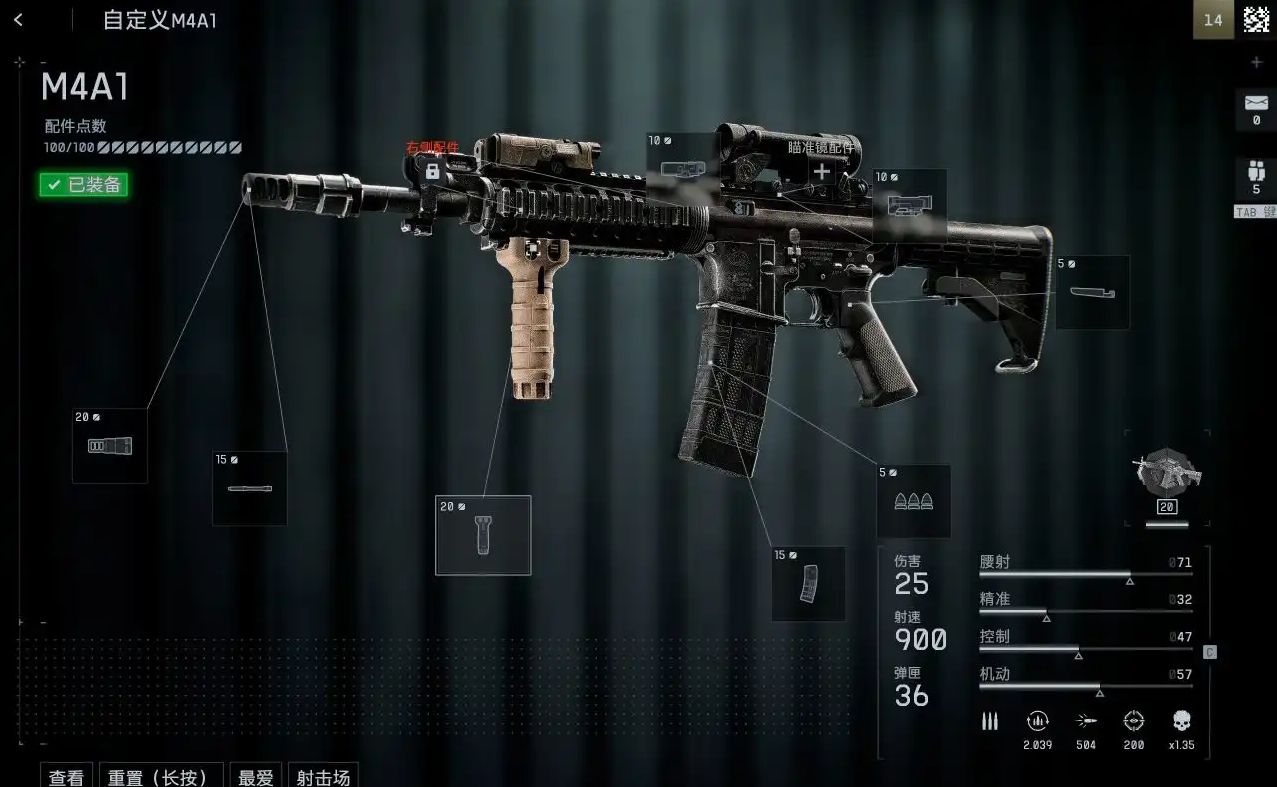Image resolution: width=1277 pixels, height=787 pixels.
Task: Open the squad members icon
Action: click(1256, 170)
